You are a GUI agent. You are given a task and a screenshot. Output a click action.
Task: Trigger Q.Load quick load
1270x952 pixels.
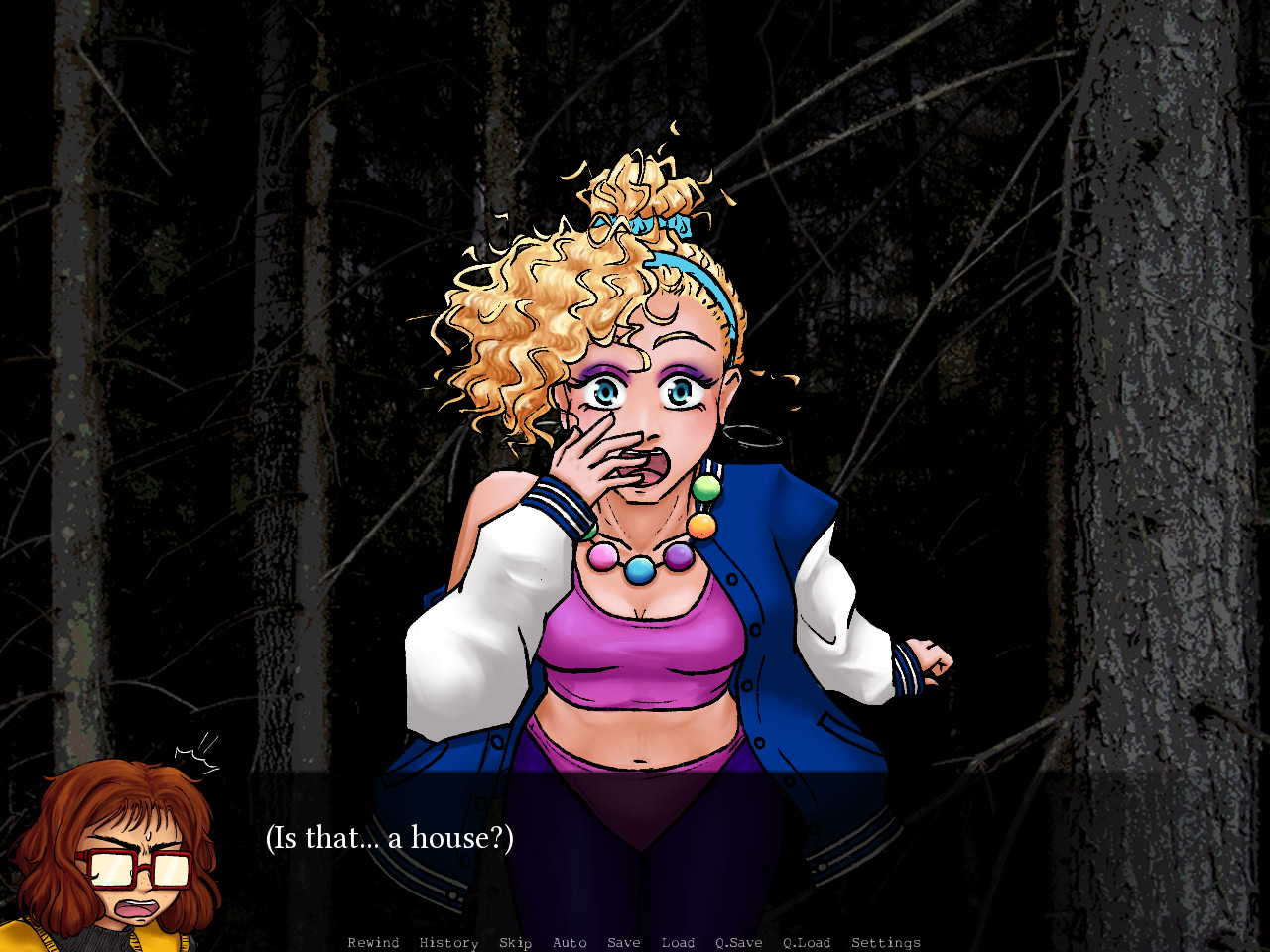pyautogui.click(x=807, y=942)
